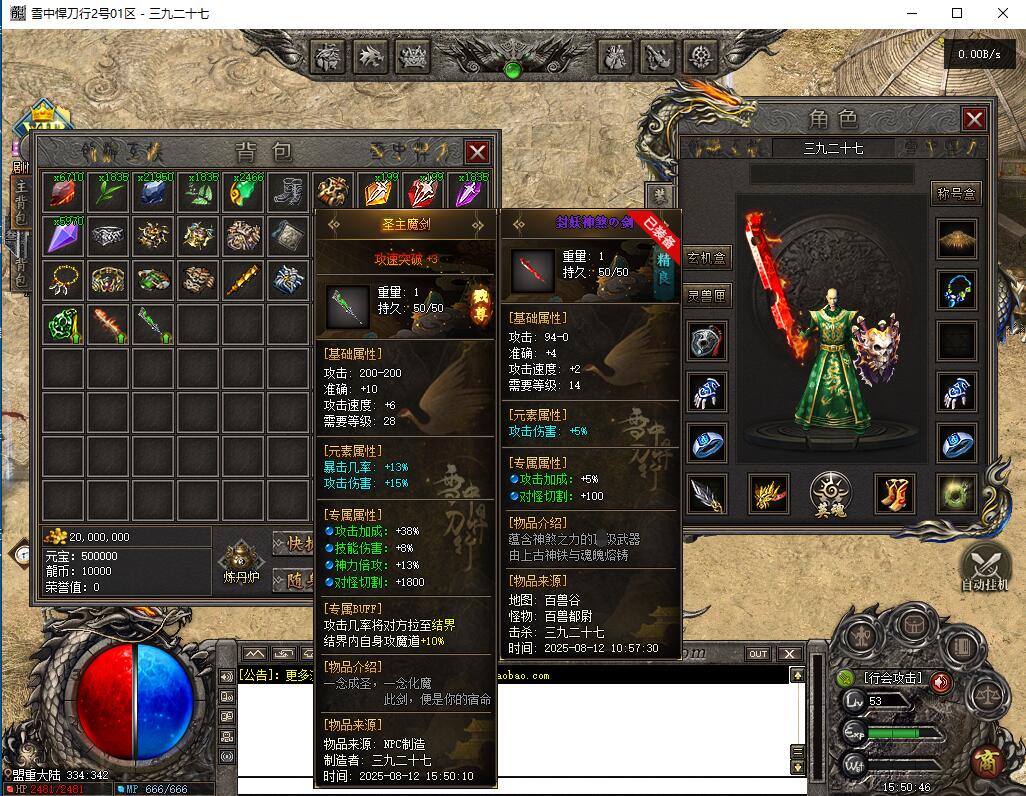This screenshot has width=1026, height=796.
Task: Toggle 自动挂机 auto-battle
Action: [985, 567]
